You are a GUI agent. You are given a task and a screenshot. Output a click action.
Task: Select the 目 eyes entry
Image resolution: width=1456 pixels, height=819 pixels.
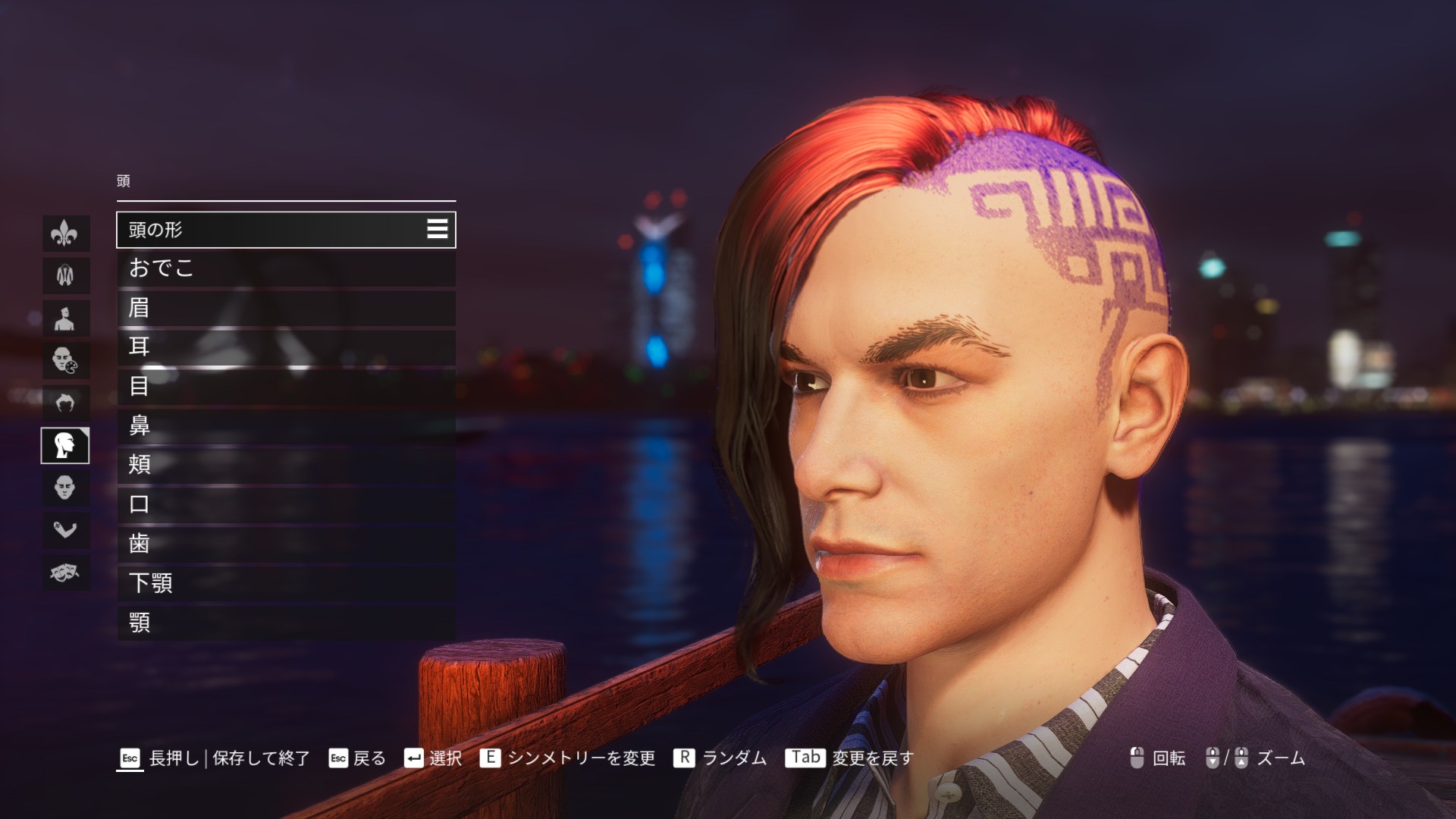tap(285, 387)
